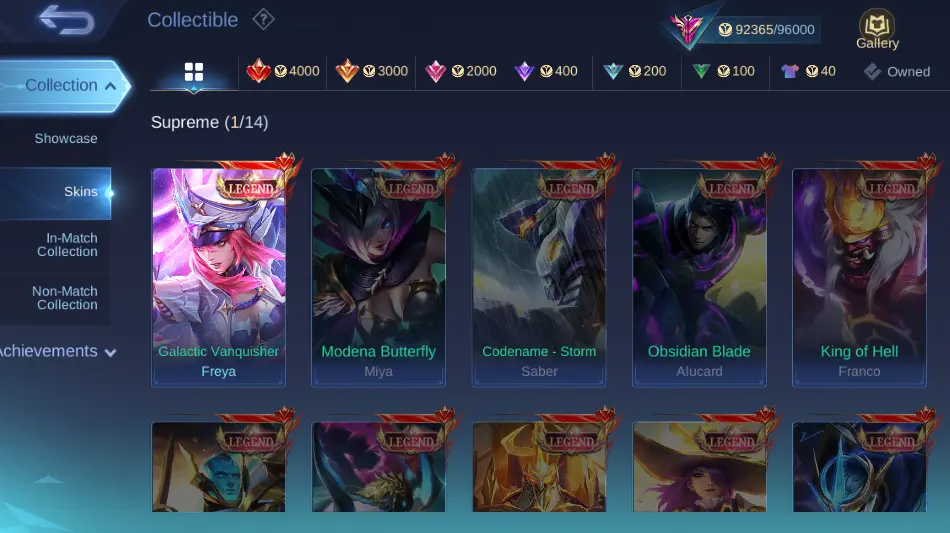Select the Skins menu entry
950x533 pixels.
tap(80, 192)
